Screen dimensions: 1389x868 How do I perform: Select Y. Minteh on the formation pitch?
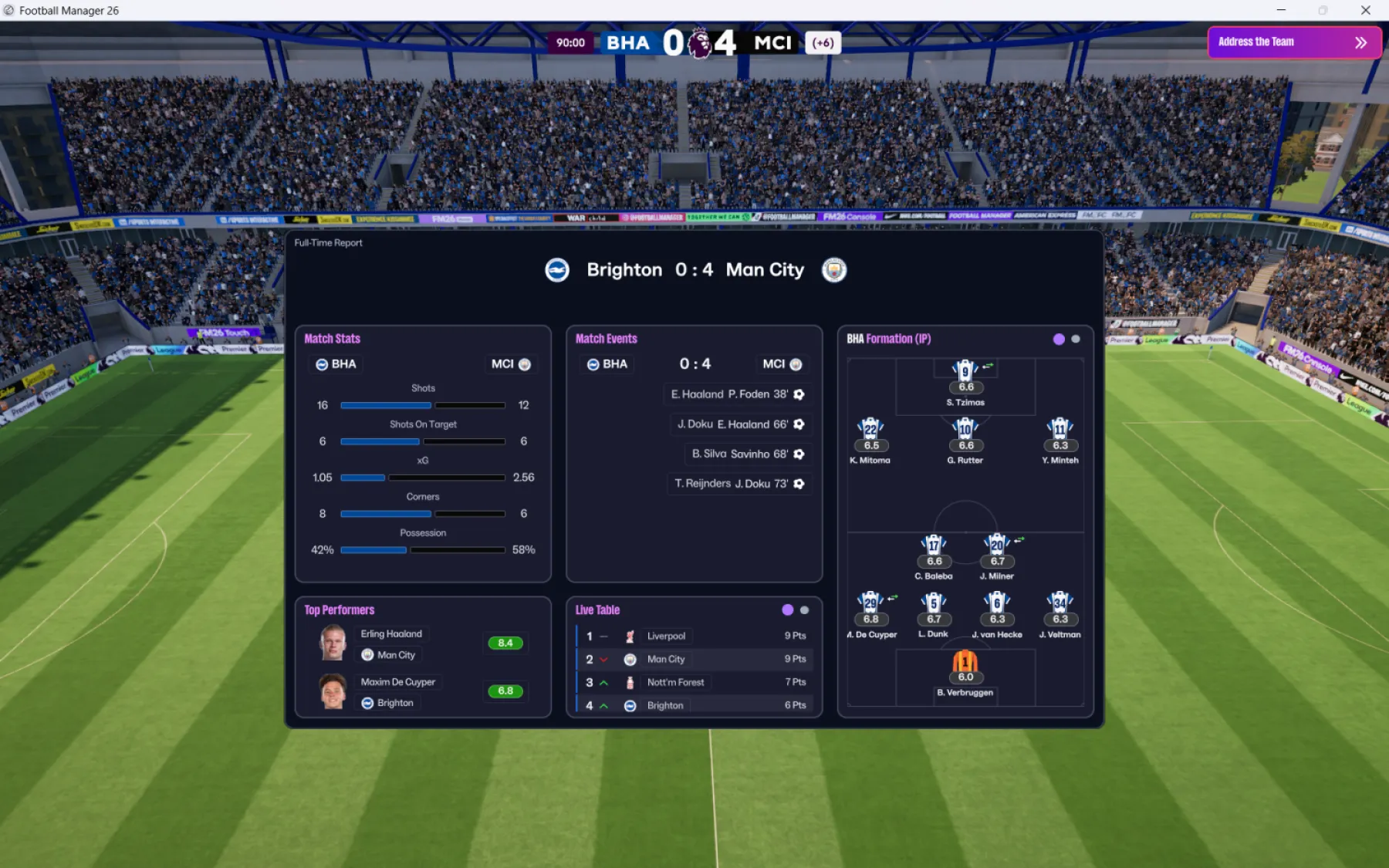point(1060,430)
